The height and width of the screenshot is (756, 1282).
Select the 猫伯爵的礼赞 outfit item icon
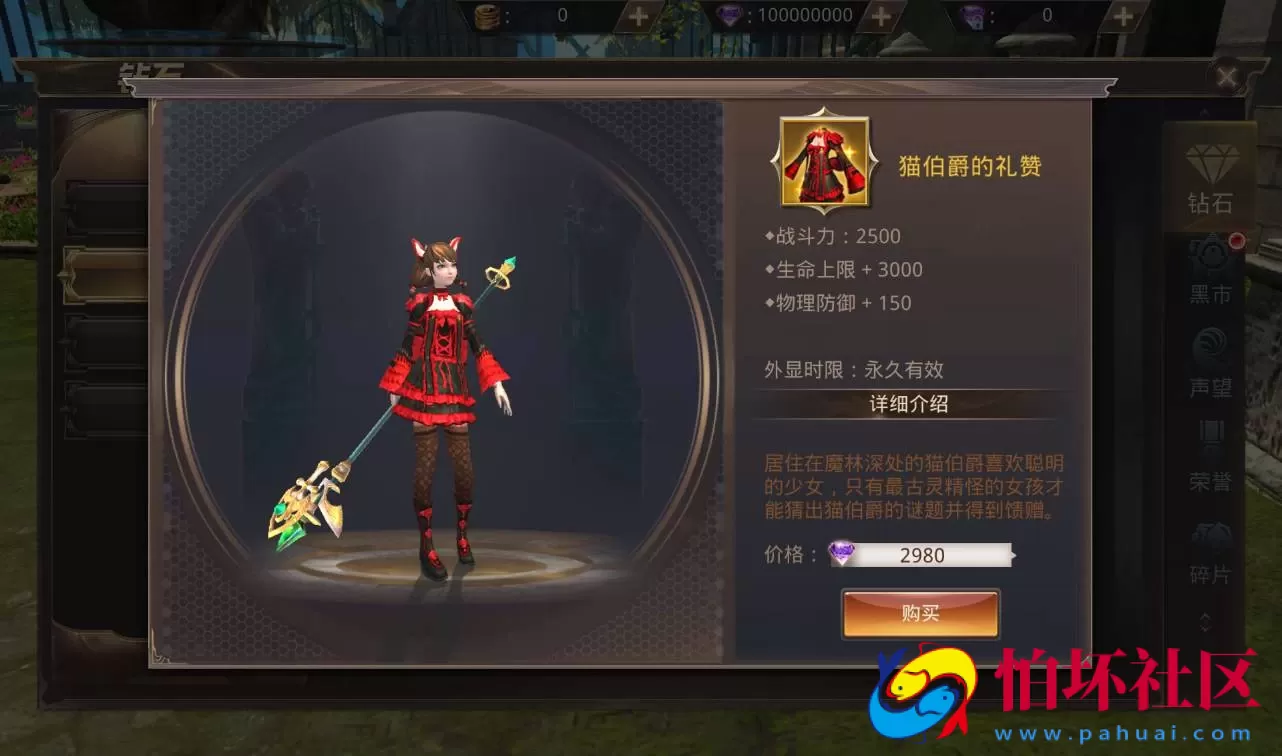point(824,163)
